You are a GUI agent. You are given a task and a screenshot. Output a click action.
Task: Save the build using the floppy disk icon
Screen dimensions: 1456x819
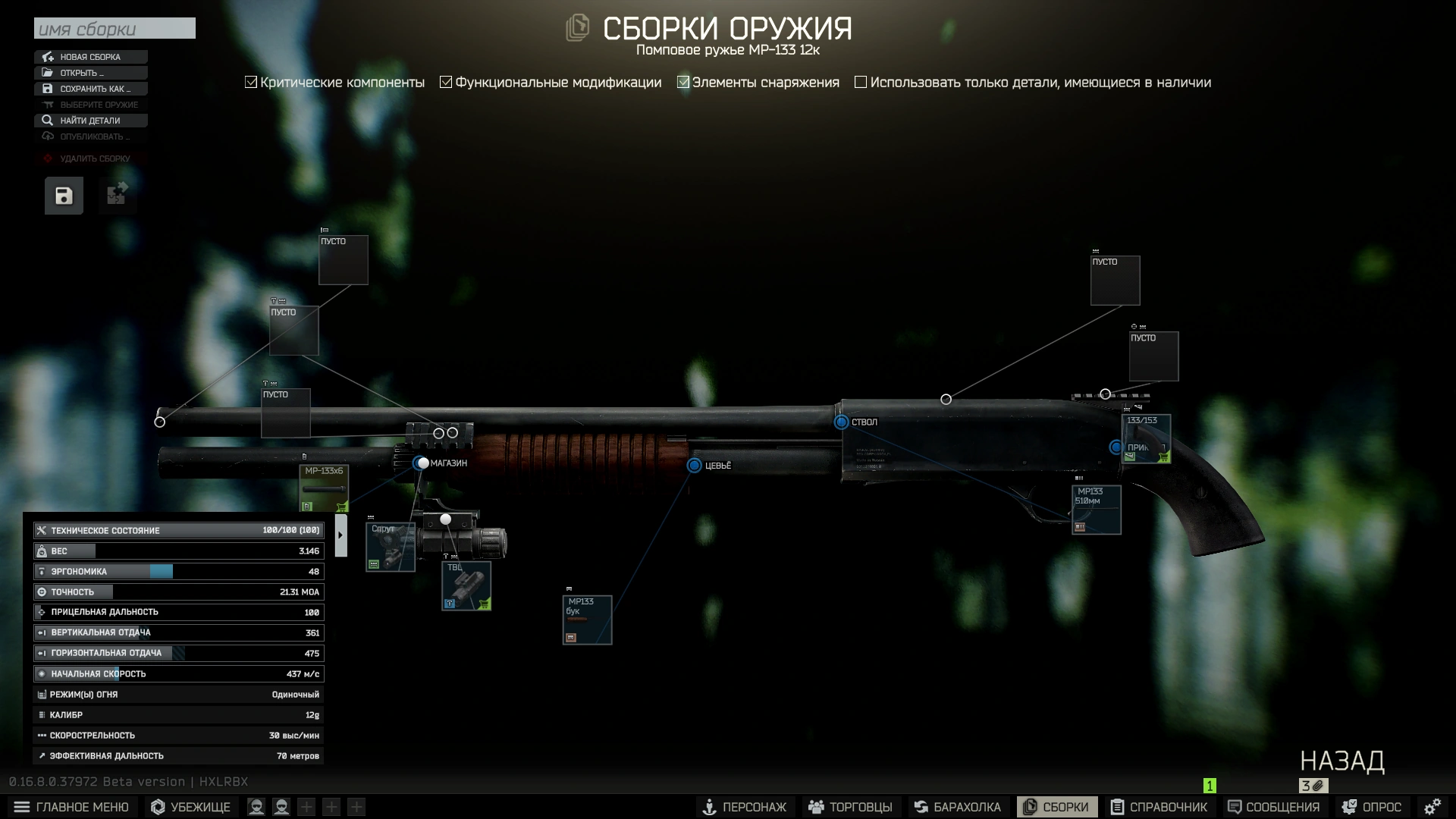pos(63,195)
